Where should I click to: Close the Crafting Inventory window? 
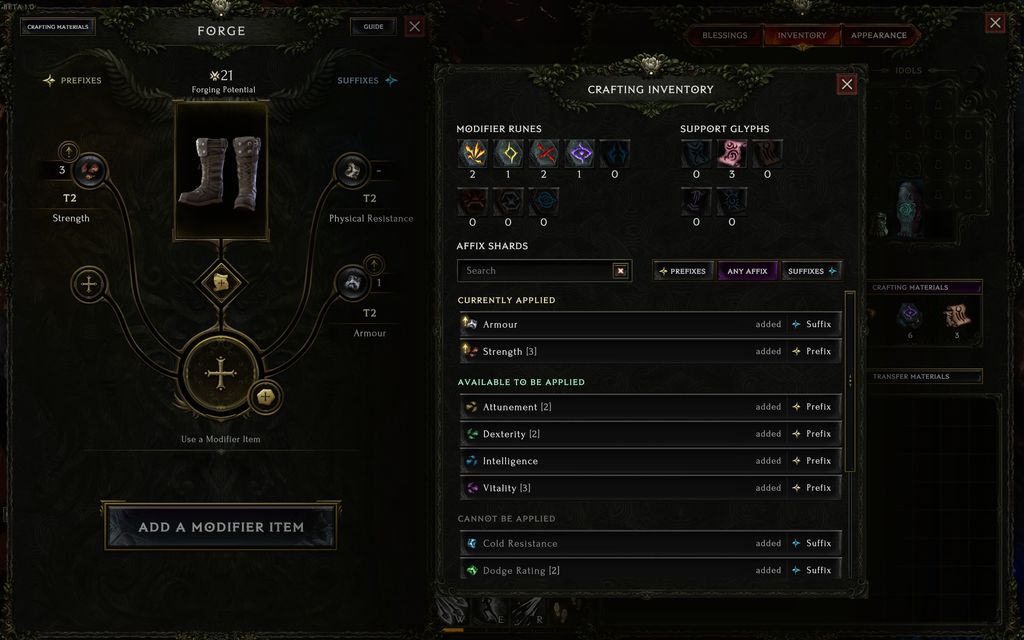[x=847, y=85]
